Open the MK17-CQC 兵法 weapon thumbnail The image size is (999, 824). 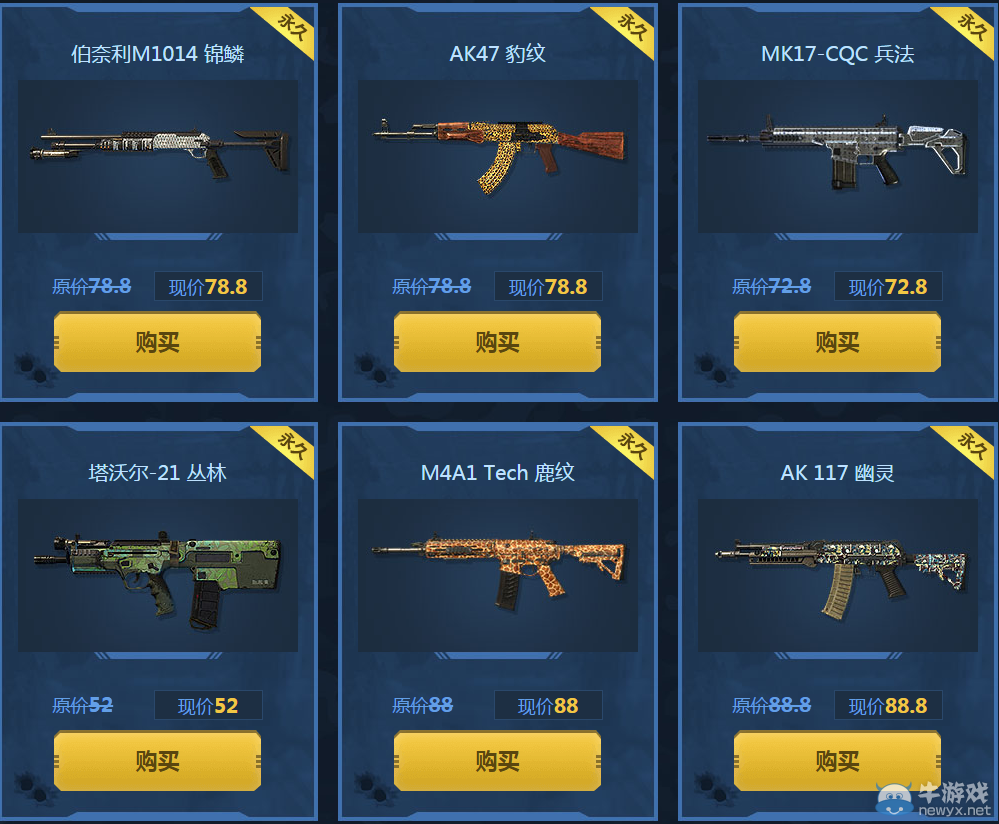coord(838,155)
